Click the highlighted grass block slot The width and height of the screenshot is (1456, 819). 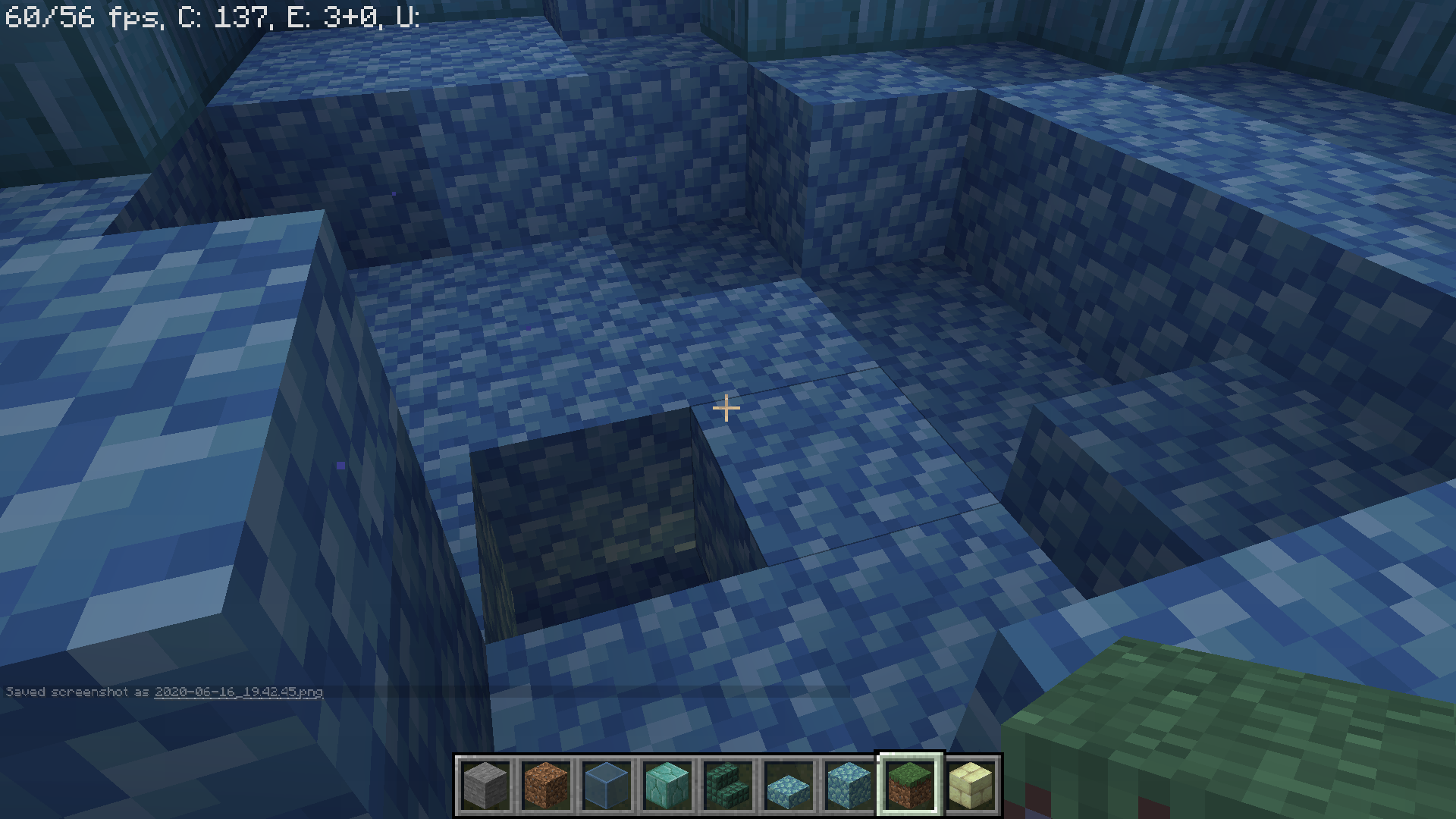tap(910, 786)
